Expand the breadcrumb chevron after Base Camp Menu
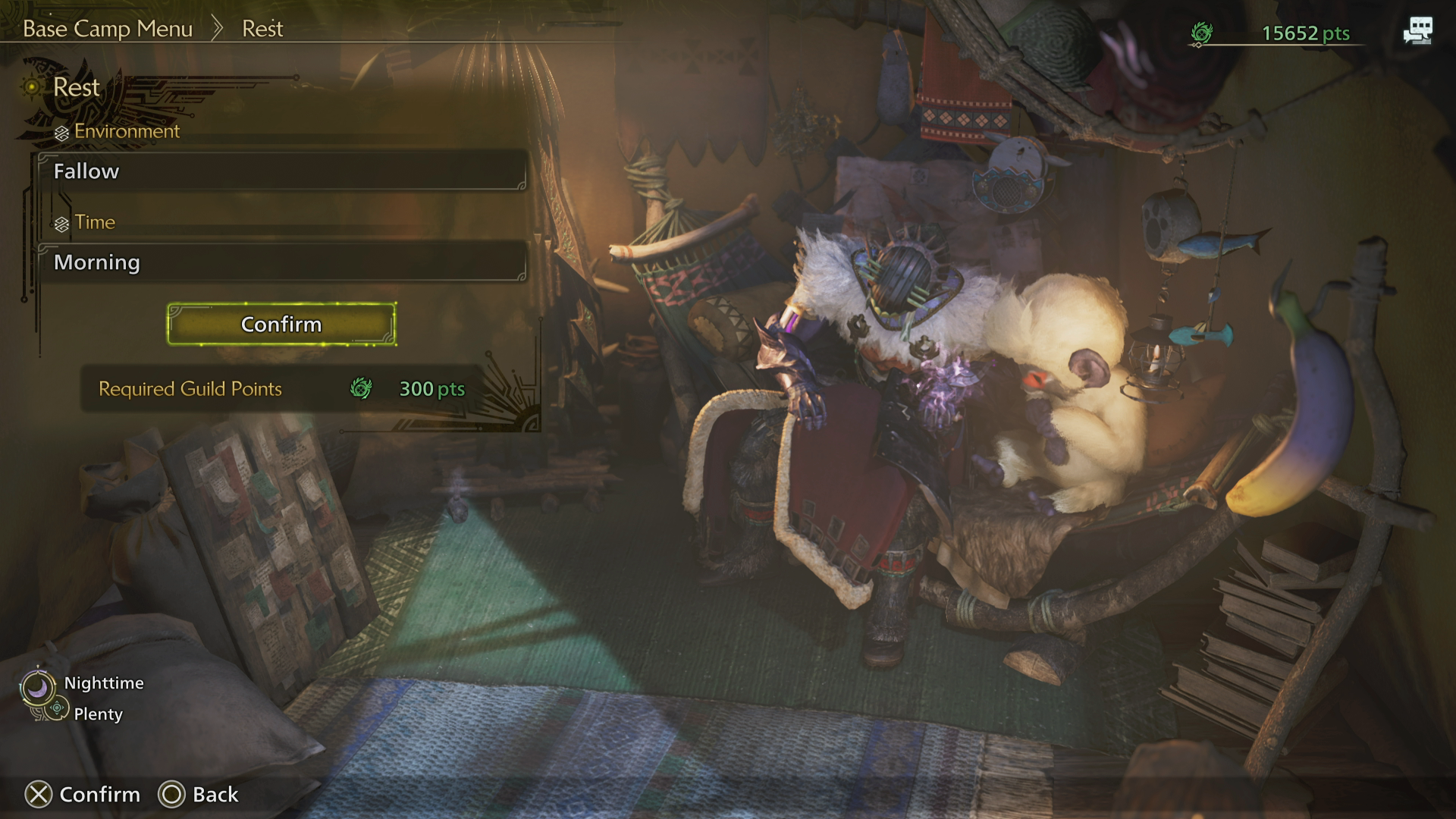1456x819 pixels. [x=218, y=27]
